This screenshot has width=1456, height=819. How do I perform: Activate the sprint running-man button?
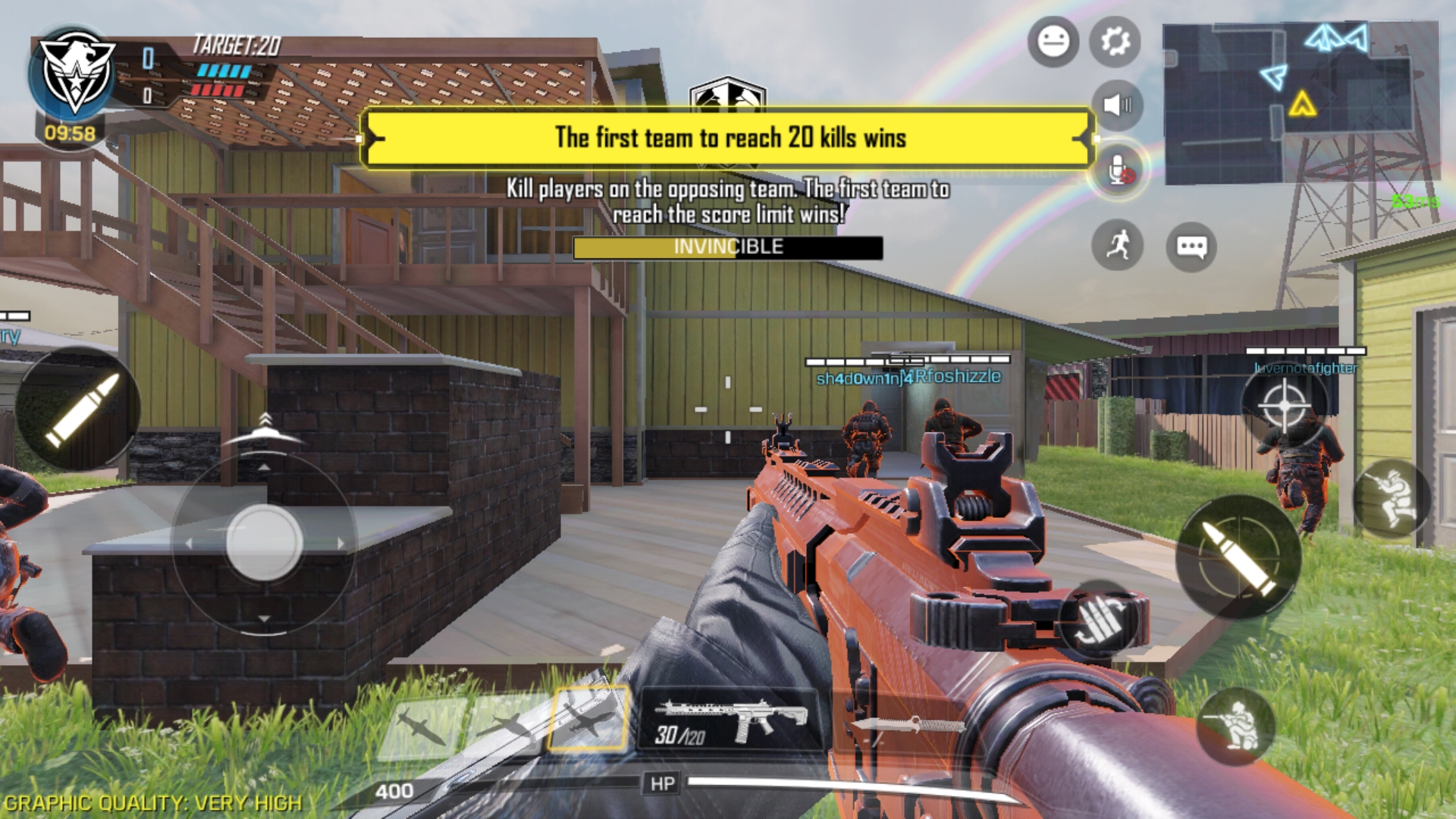(x=1117, y=246)
